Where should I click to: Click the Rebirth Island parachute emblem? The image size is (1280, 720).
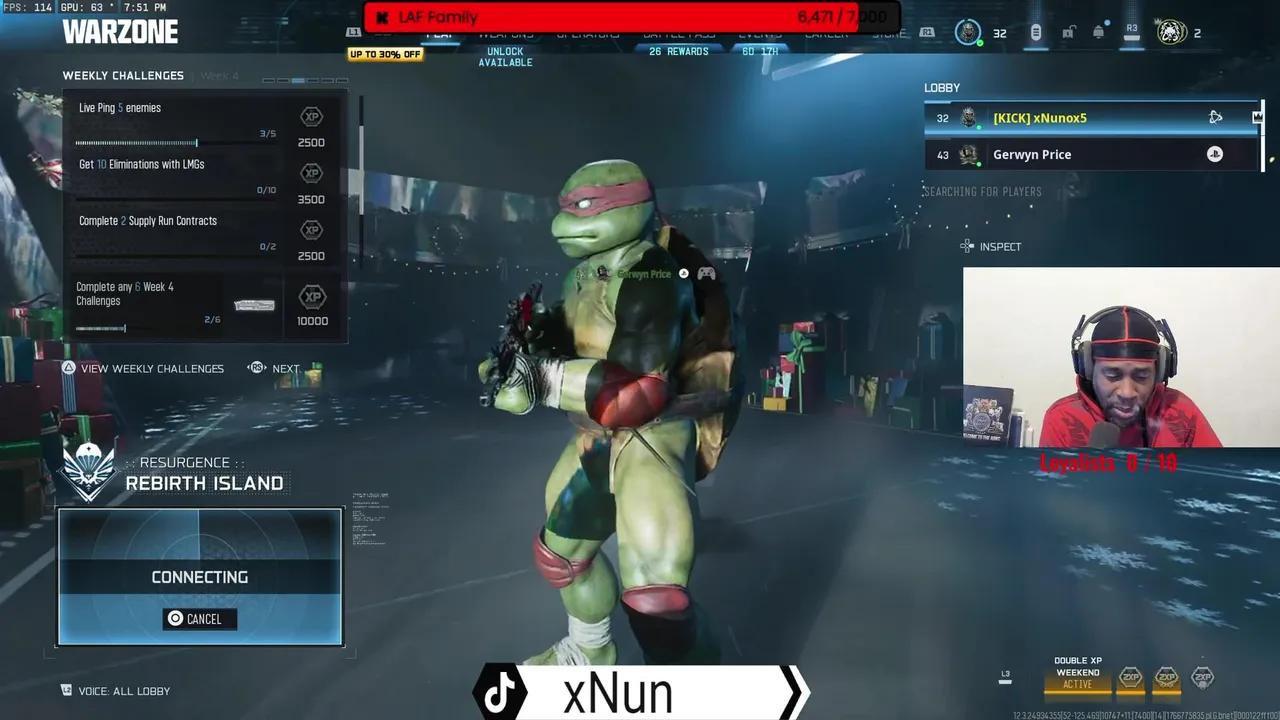click(x=88, y=472)
